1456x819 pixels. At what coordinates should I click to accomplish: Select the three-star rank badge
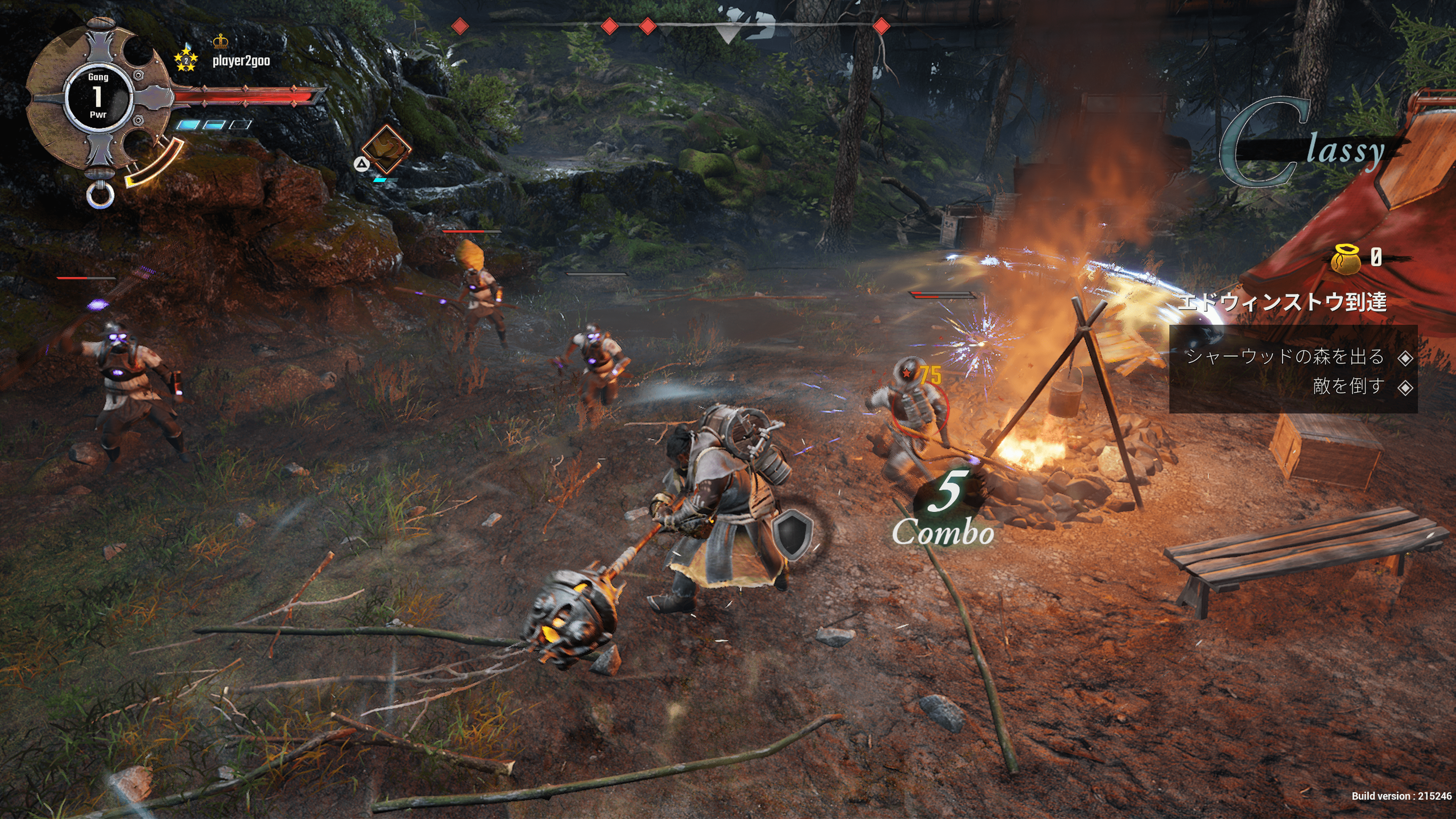coord(185,59)
